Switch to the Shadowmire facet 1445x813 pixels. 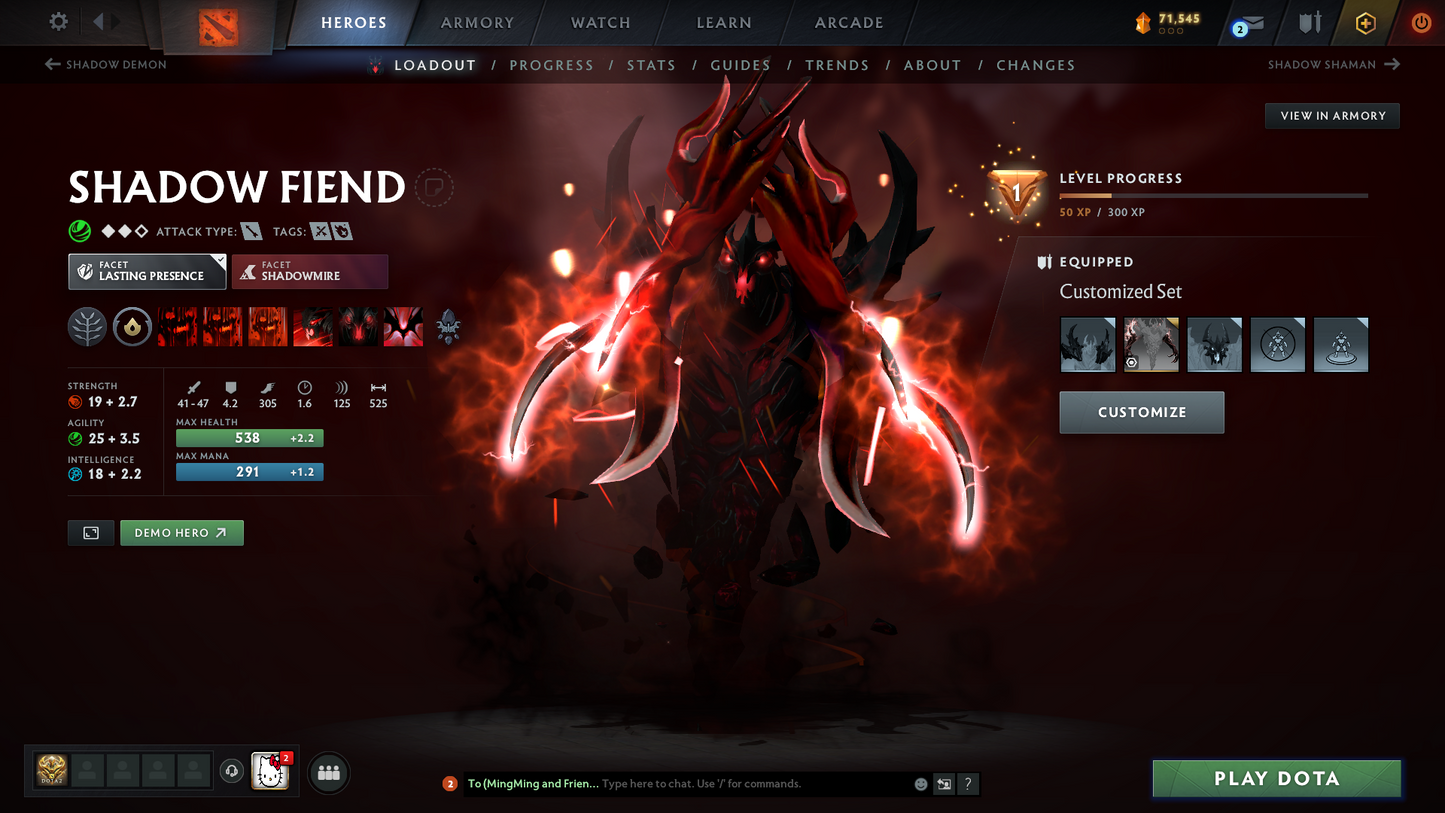coord(310,271)
